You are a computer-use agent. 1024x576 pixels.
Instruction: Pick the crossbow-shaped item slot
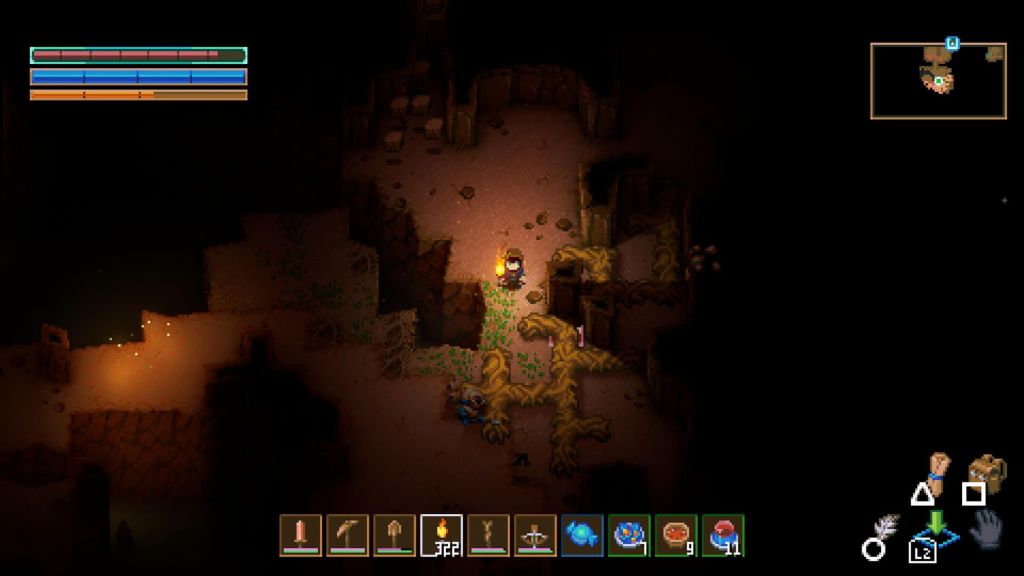click(535, 535)
